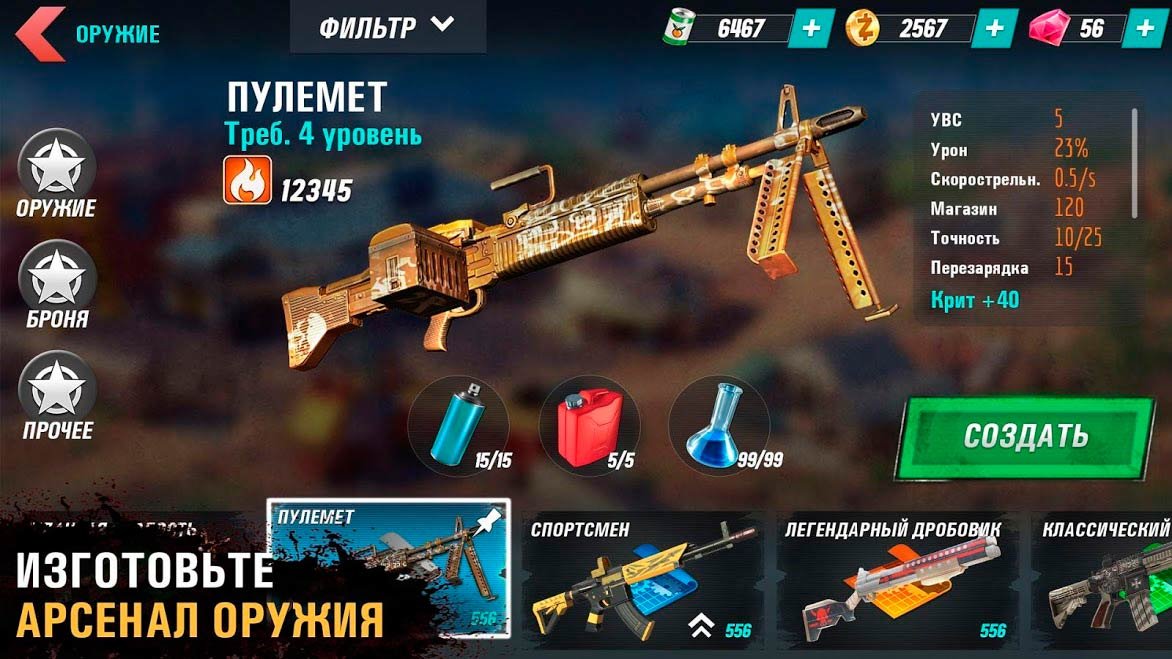Click the stats panel scrollbar
1172x659 pixels.
(1135, 162)
